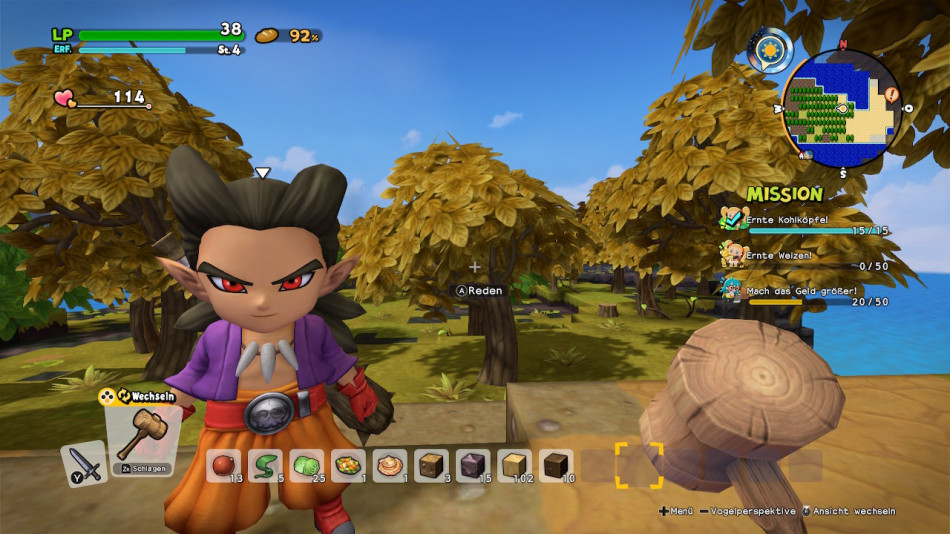Viewport: 950px width, 534px height.
Task: Choose the green leaf hotbar slot
Action: 266,465
